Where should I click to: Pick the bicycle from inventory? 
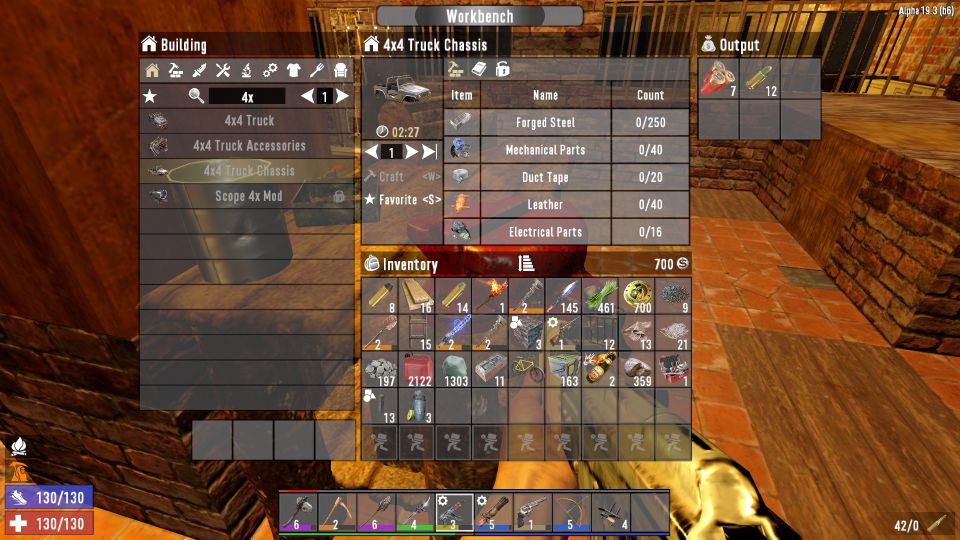tap(527, 369)
